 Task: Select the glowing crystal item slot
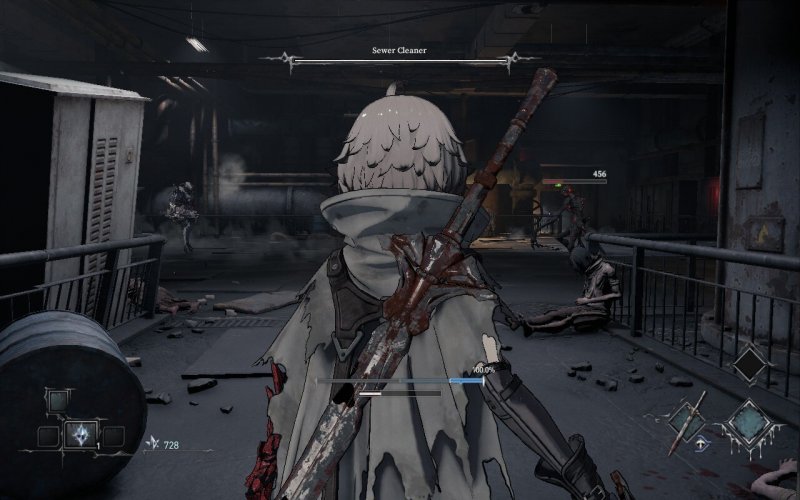[x=81, y=434]
